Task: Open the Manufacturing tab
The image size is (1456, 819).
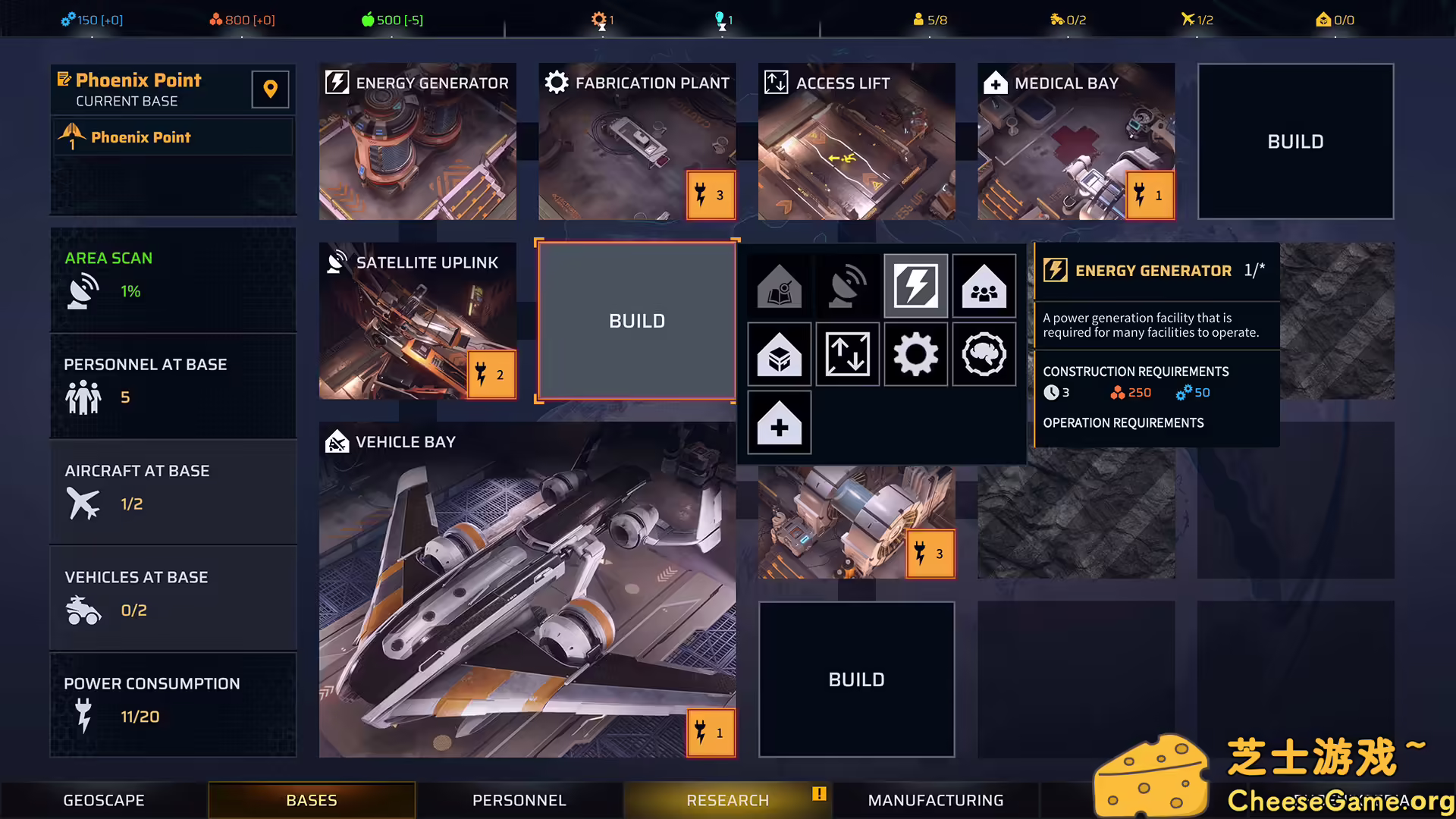Action: (935, 800)
